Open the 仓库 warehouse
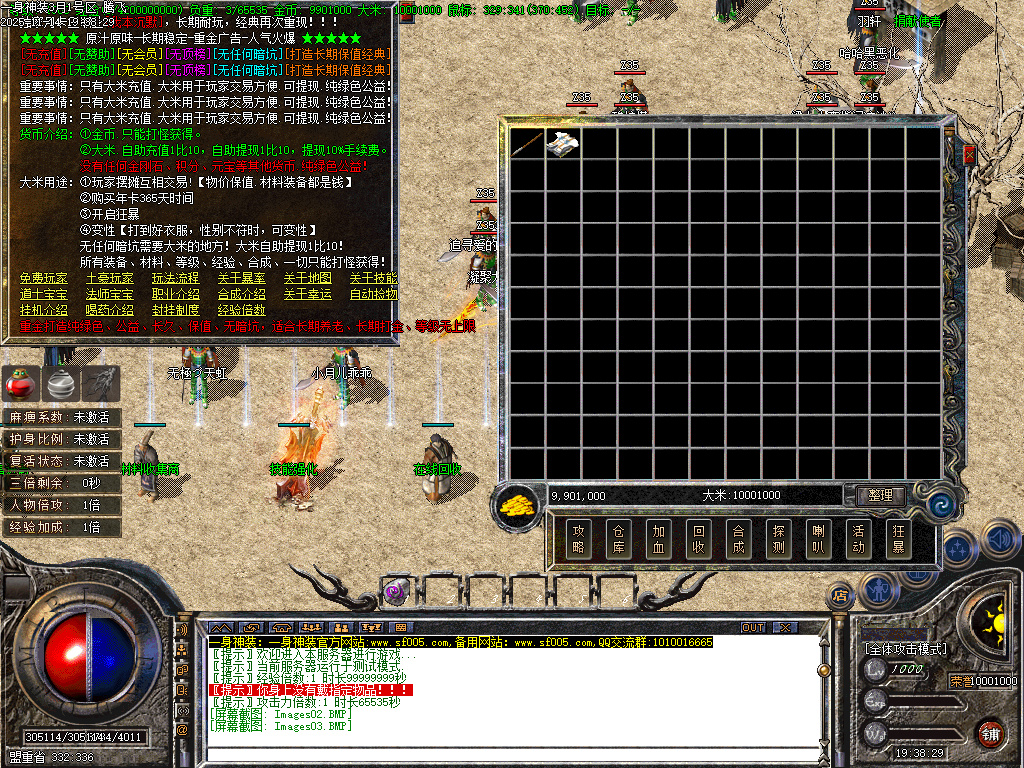 [617, 540]
